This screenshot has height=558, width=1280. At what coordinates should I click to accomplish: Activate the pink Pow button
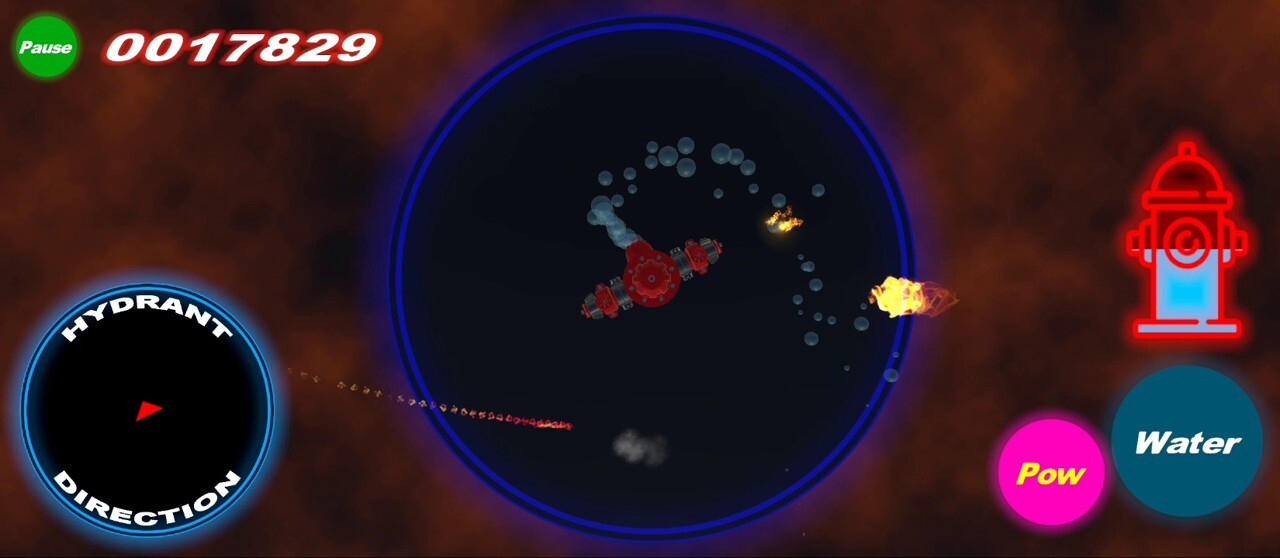[x=1050, y=473]
